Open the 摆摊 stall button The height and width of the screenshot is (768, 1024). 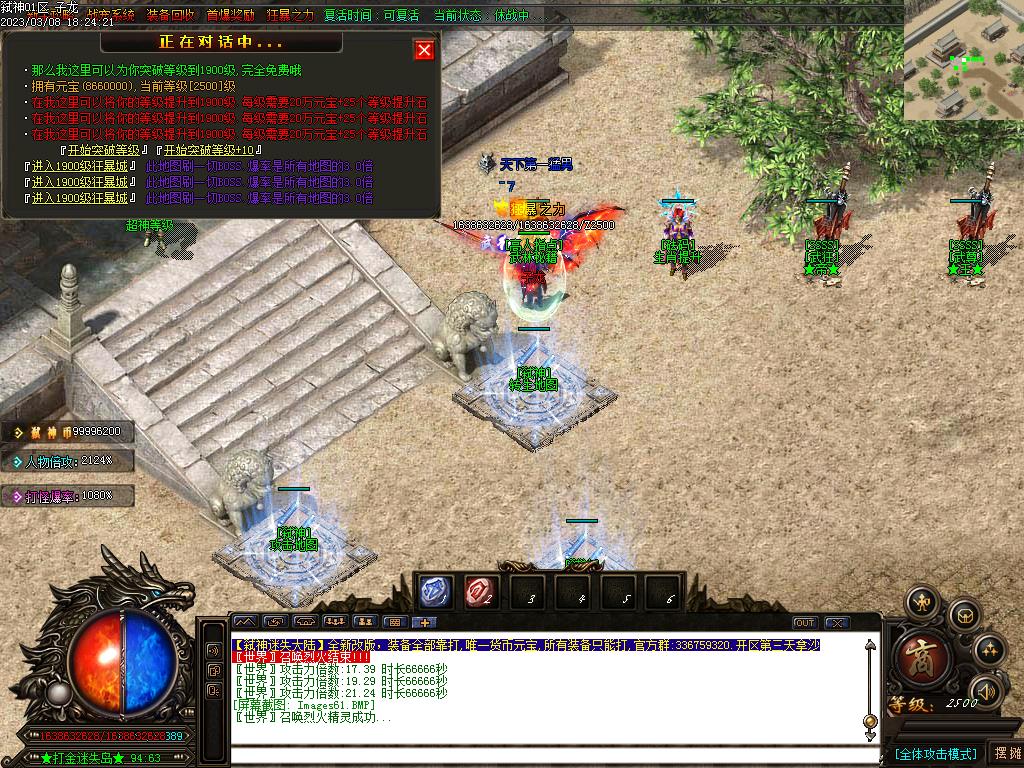[x=1005, y=753]
